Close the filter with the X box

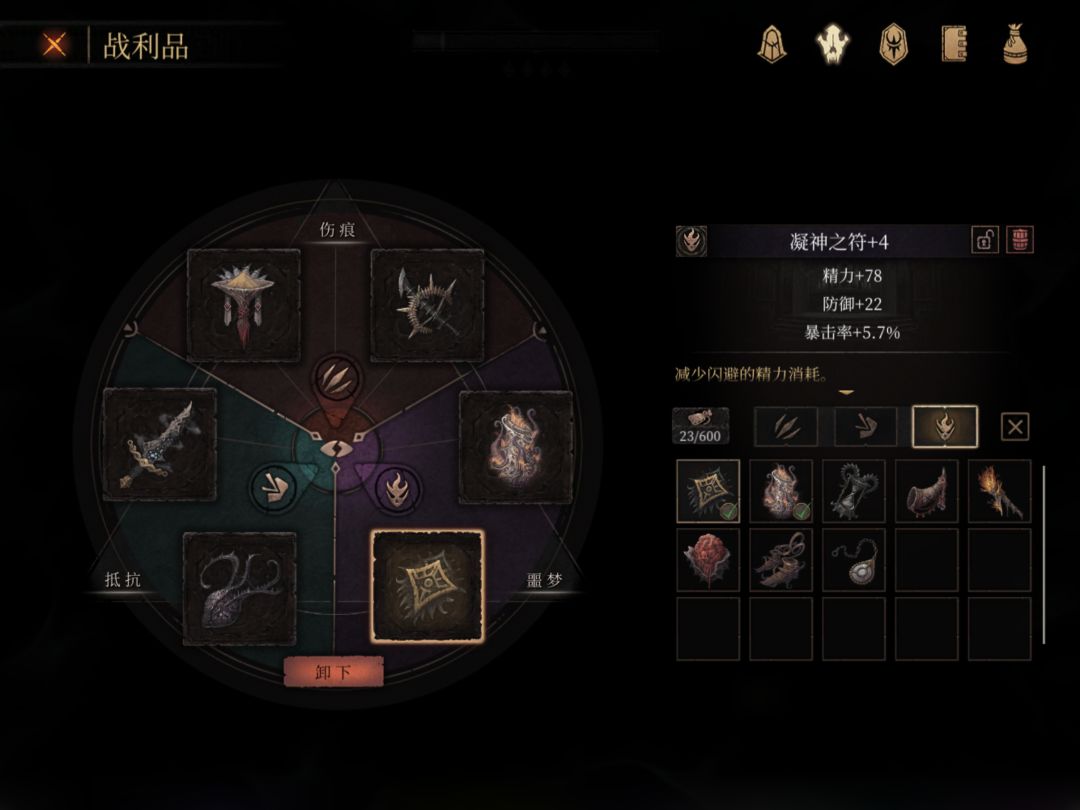point(1015,428)
